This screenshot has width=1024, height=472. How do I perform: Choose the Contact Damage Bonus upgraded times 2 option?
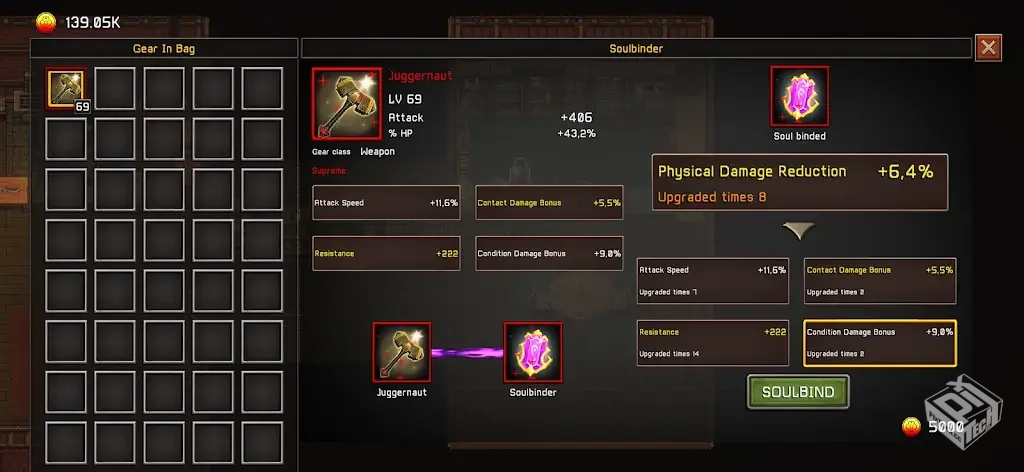[880, 280]
